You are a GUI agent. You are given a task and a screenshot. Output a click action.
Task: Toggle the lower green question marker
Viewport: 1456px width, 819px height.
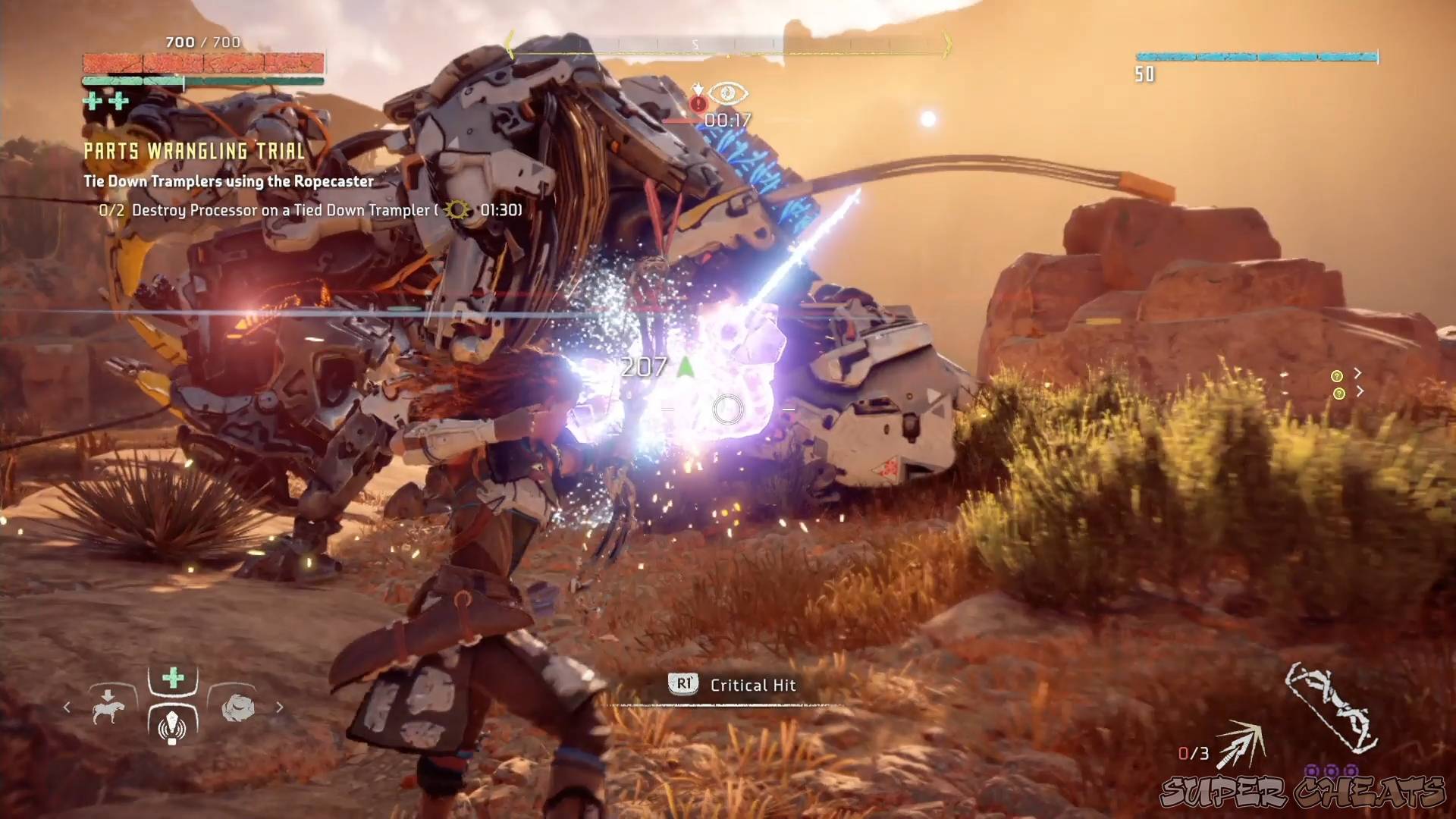(x=1338, y=394)
